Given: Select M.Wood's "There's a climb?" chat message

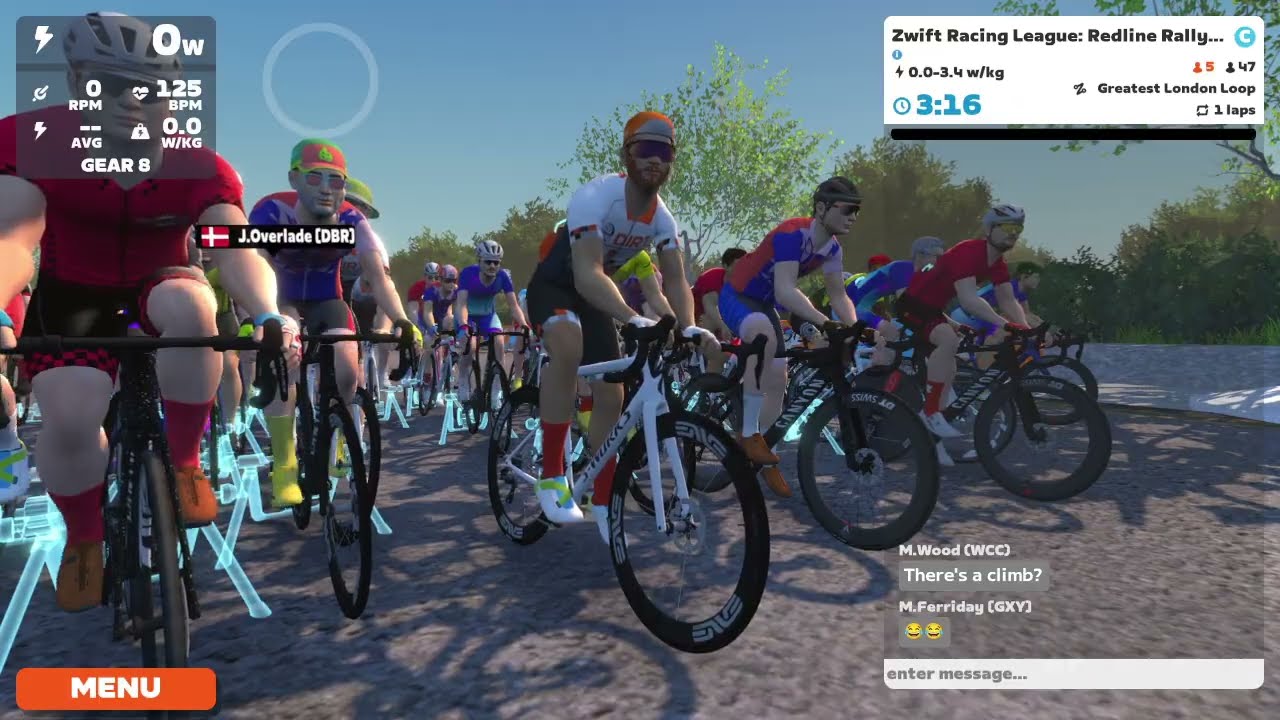Looking at the screenshot, I should (x=972, y=576).
